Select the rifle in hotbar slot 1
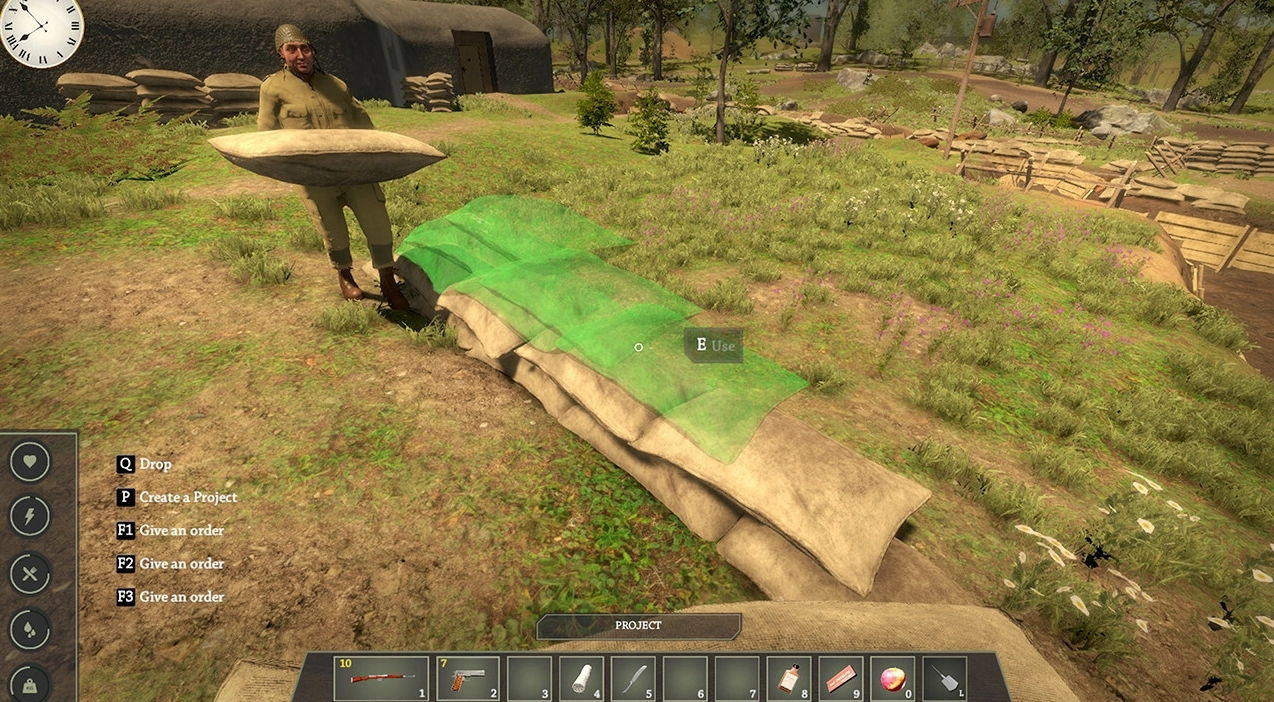 click(x=381, y=678)
